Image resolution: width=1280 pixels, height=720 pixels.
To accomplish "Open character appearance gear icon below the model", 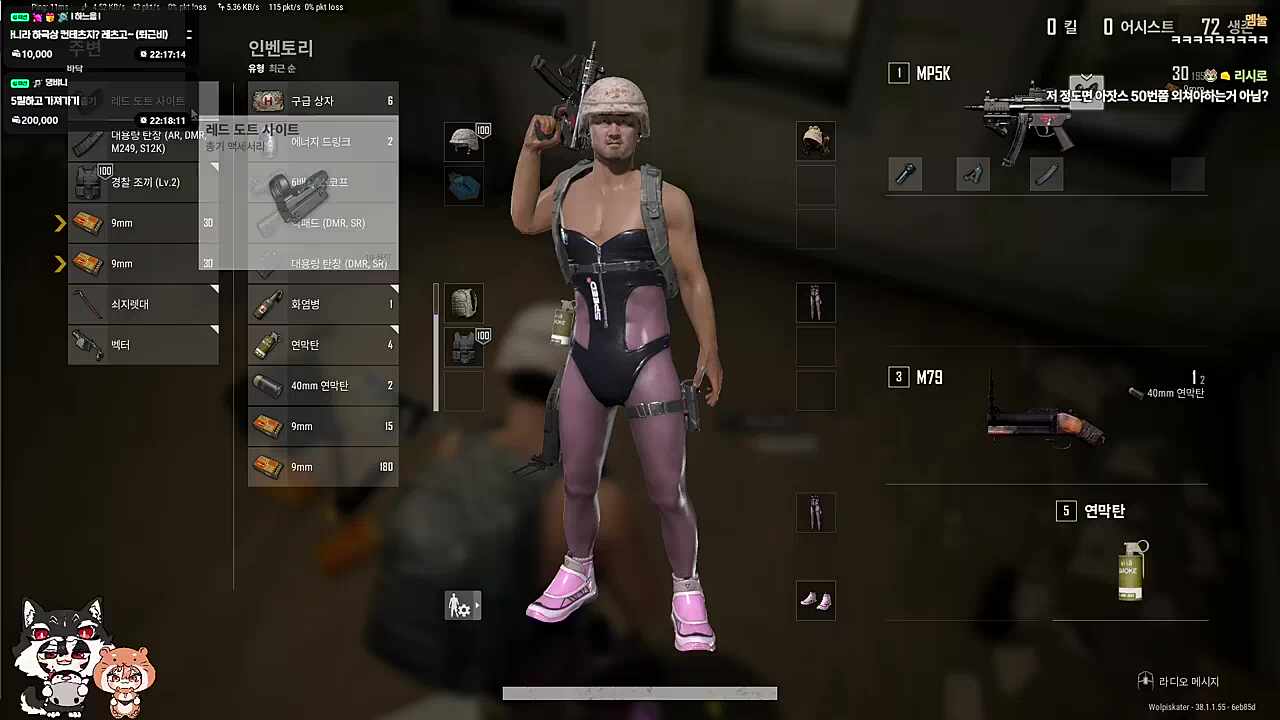I will 461,605.
